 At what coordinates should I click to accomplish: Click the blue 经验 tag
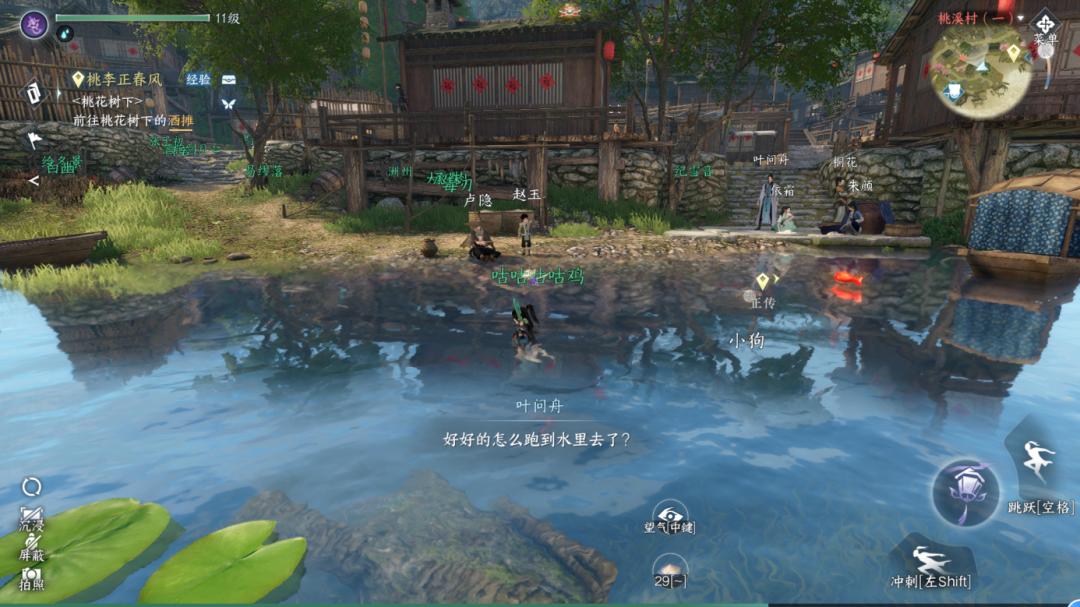pos(198,79)
